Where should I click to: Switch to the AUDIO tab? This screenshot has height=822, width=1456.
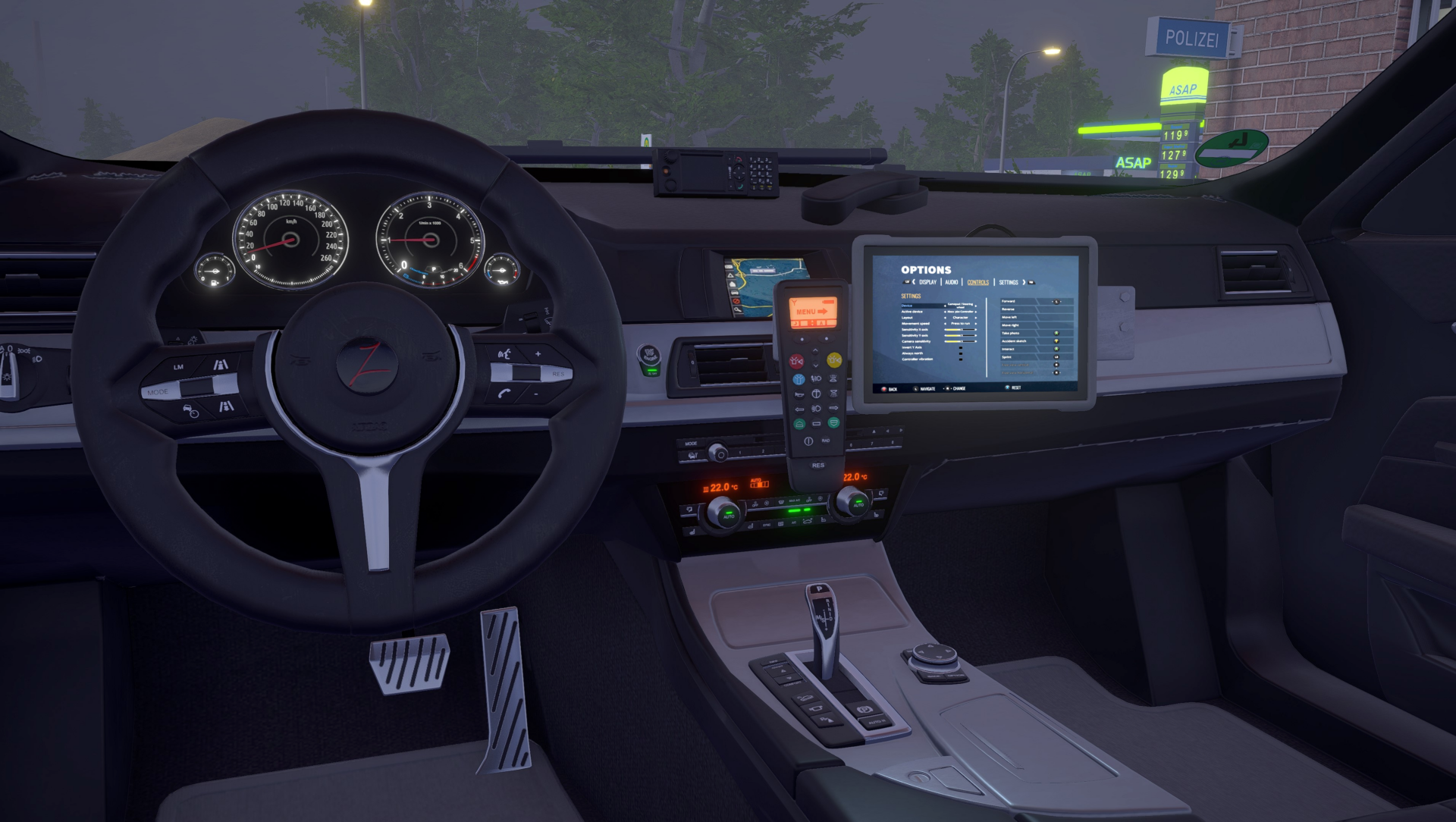click(x=950, y=281)
